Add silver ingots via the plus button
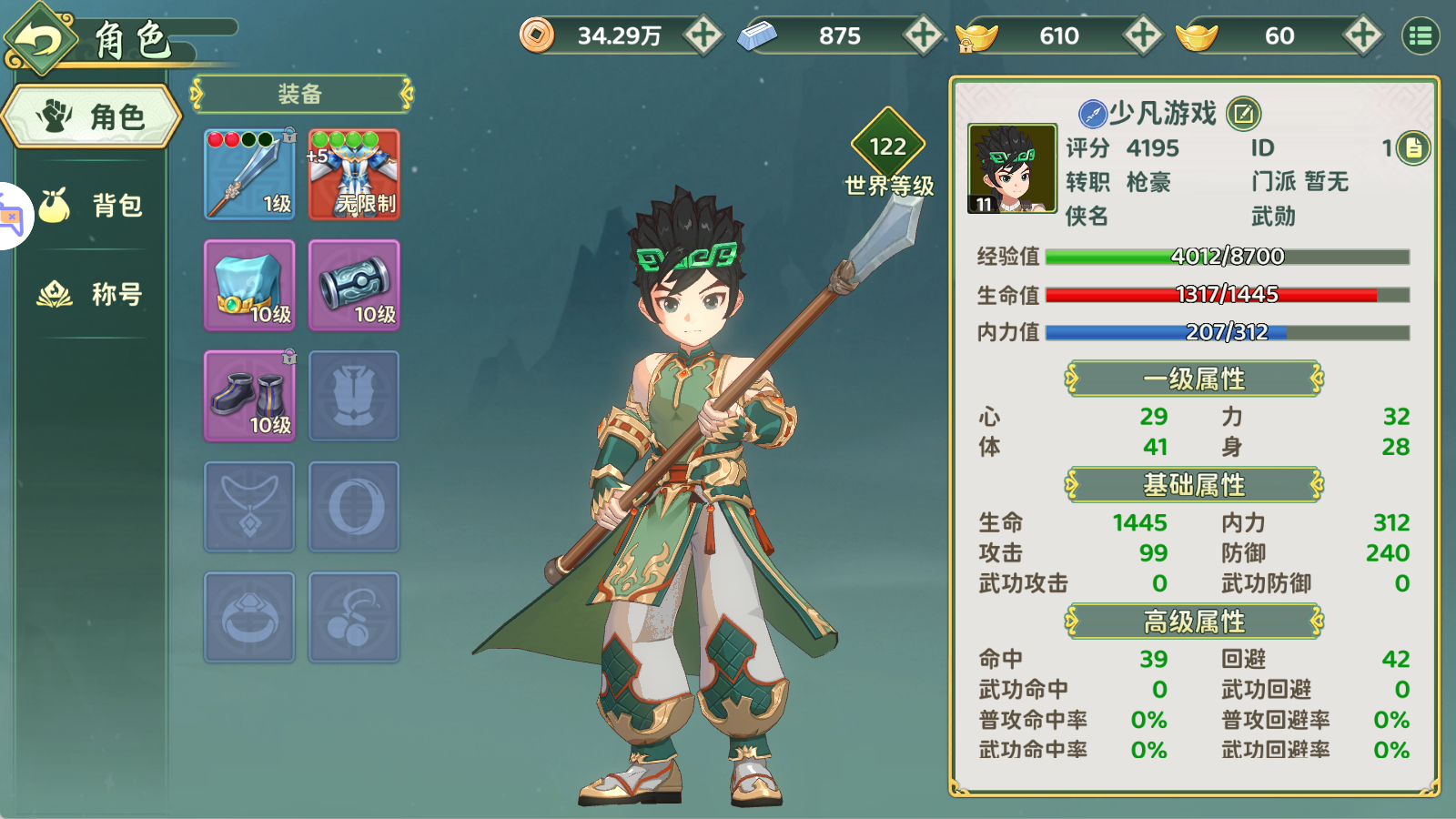 [x=923, y=35]
